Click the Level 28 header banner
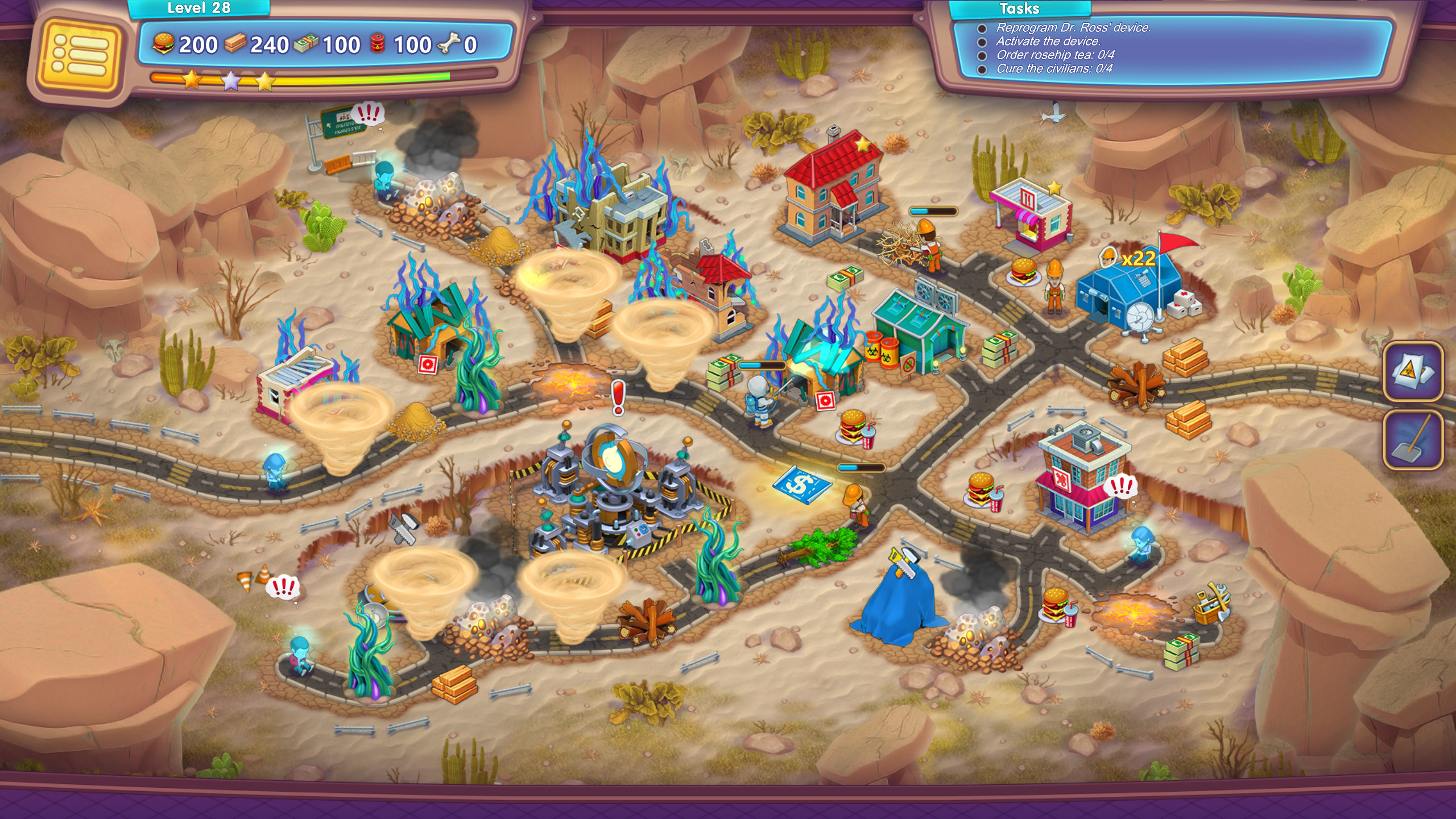 click(x=199, y=9)
